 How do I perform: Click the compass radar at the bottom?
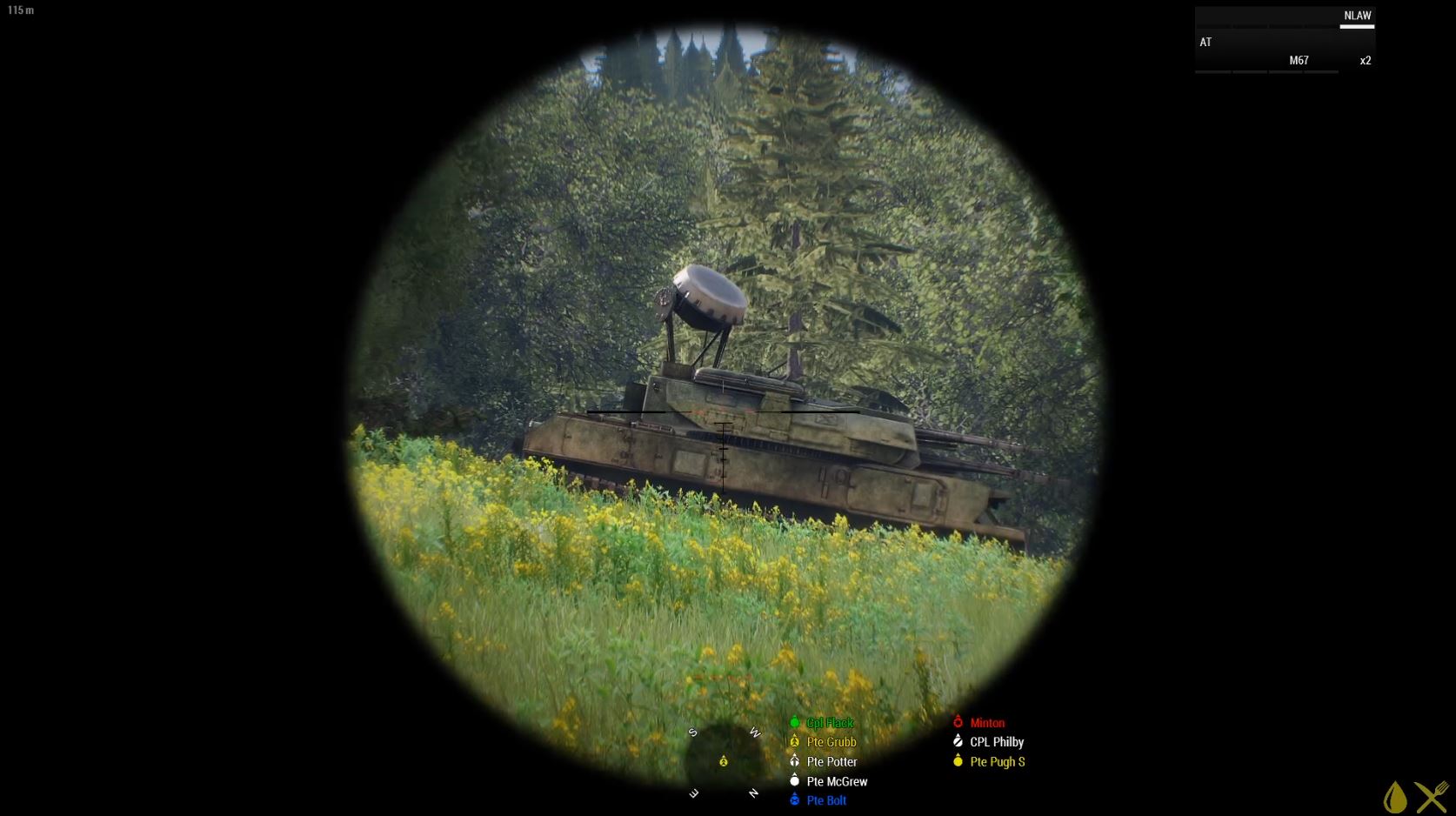pyautogui.click(x=724, y=762)
